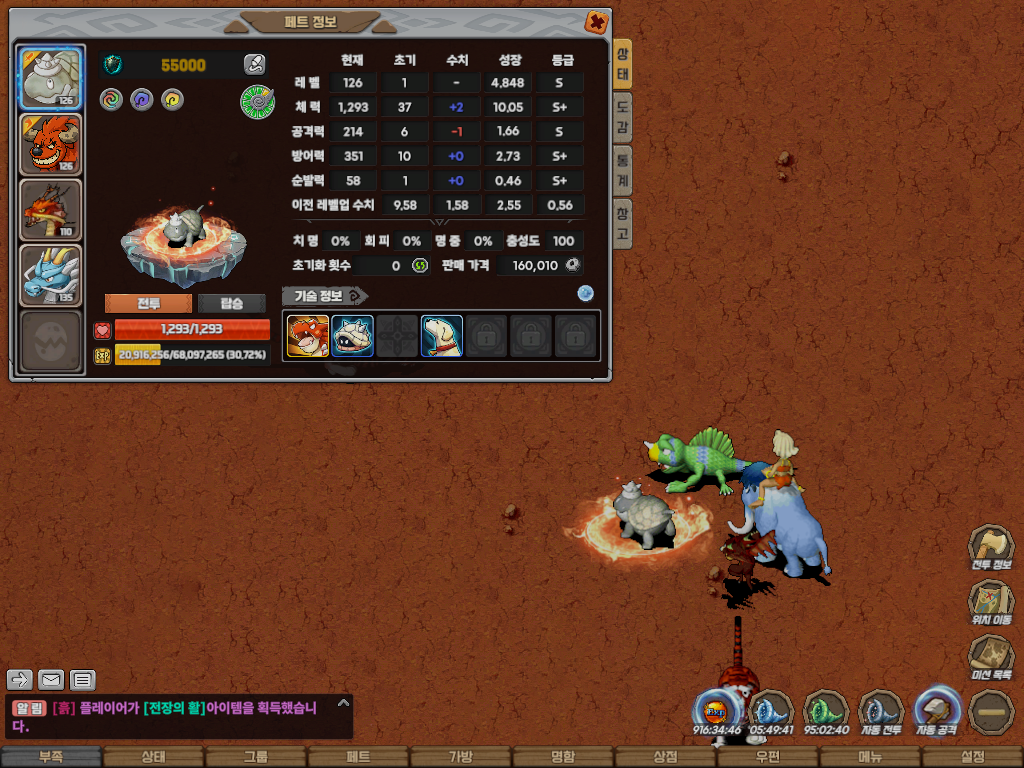Image resolution: width=1024 pixels, height=768 pixels.
Task: Switch to the 도감 side tab
Action: pyautogui.click(x=622, y=118)
